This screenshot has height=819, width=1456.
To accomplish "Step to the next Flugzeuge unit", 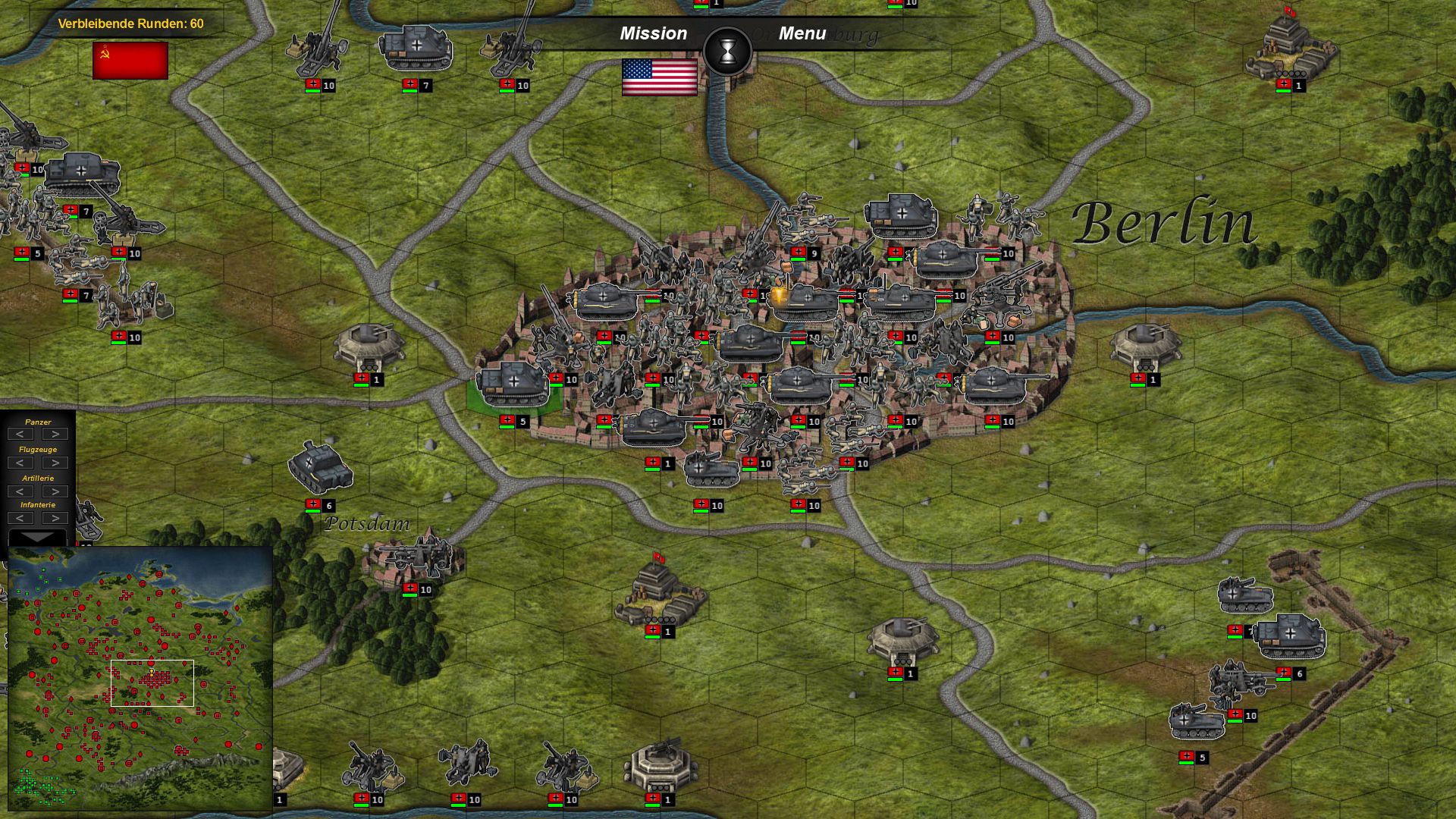I will 54,462.
